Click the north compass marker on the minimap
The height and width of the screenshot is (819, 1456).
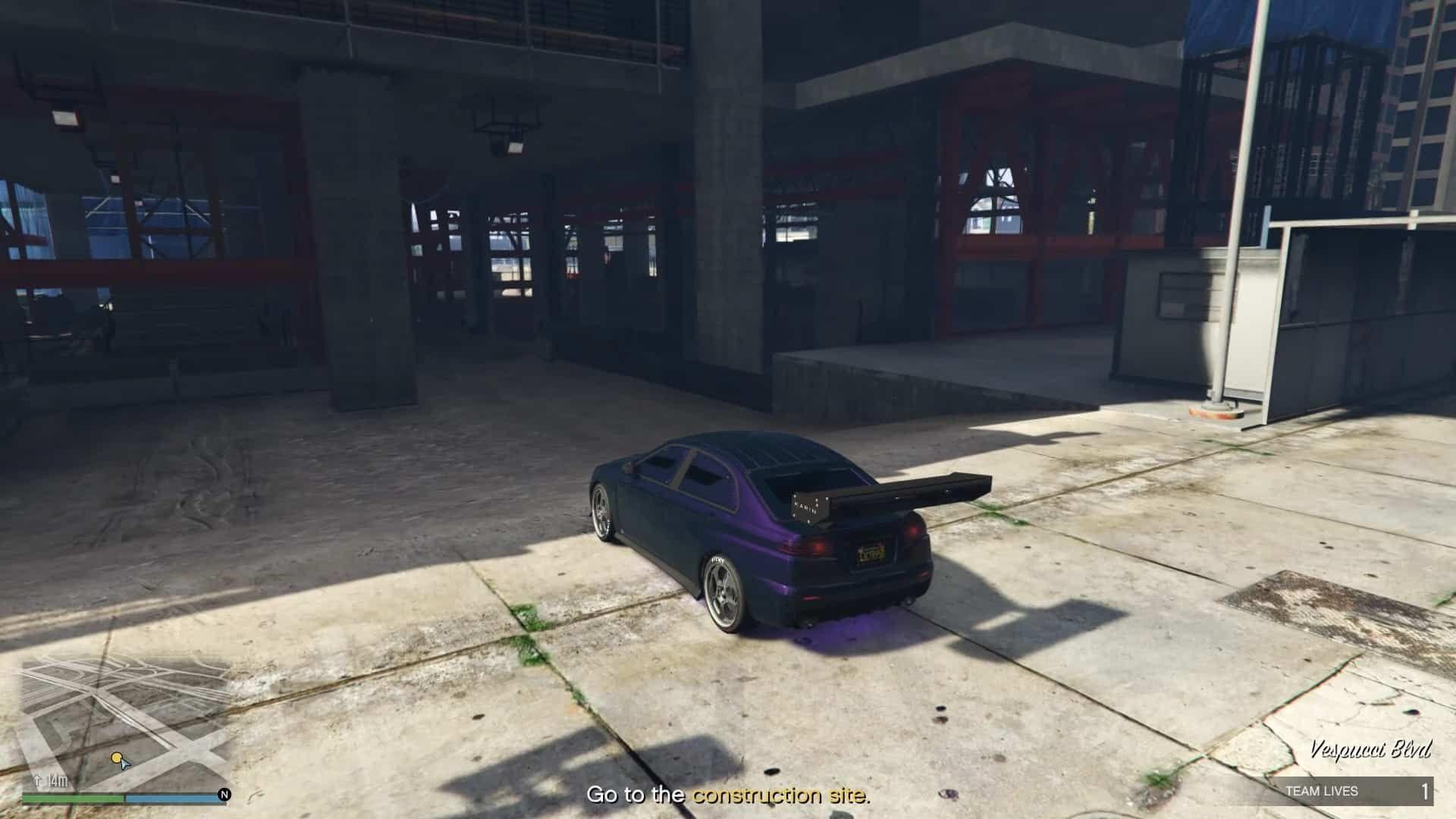tap(224, 795)
